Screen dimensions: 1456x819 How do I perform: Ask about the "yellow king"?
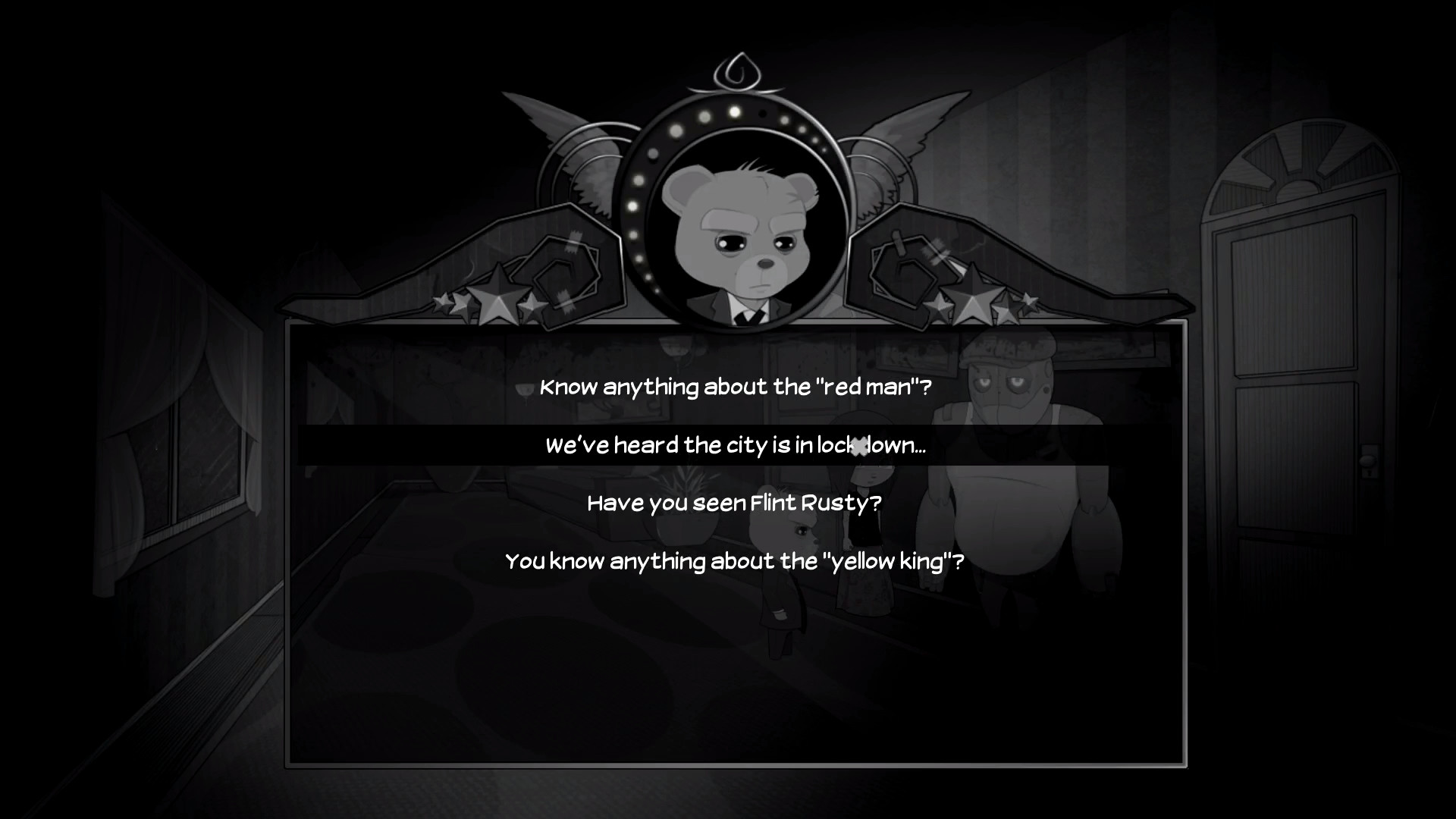(x=735, y=562)
